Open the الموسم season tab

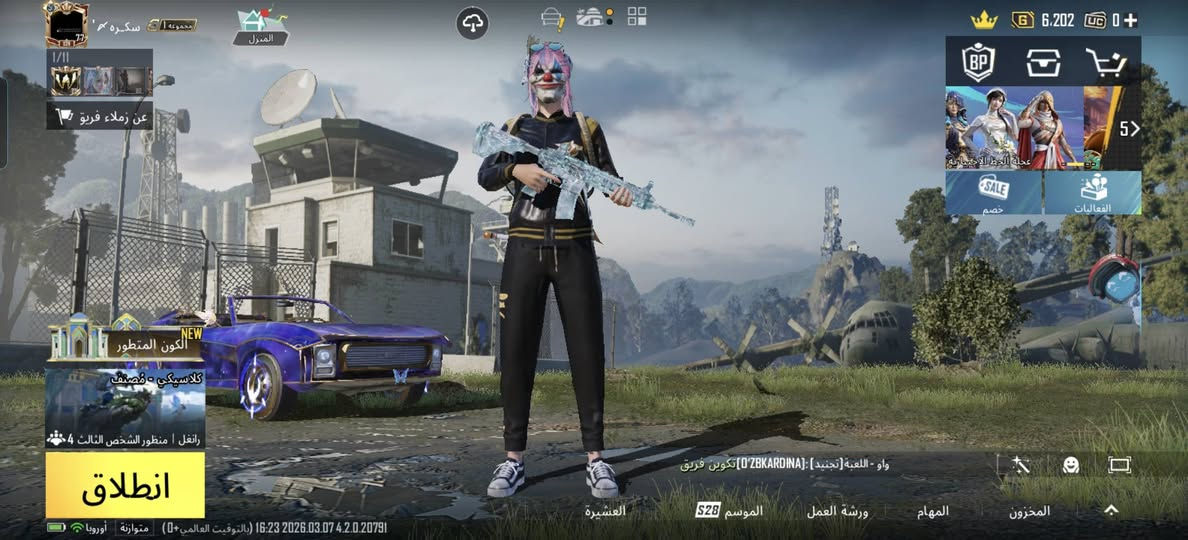point(730,511)
